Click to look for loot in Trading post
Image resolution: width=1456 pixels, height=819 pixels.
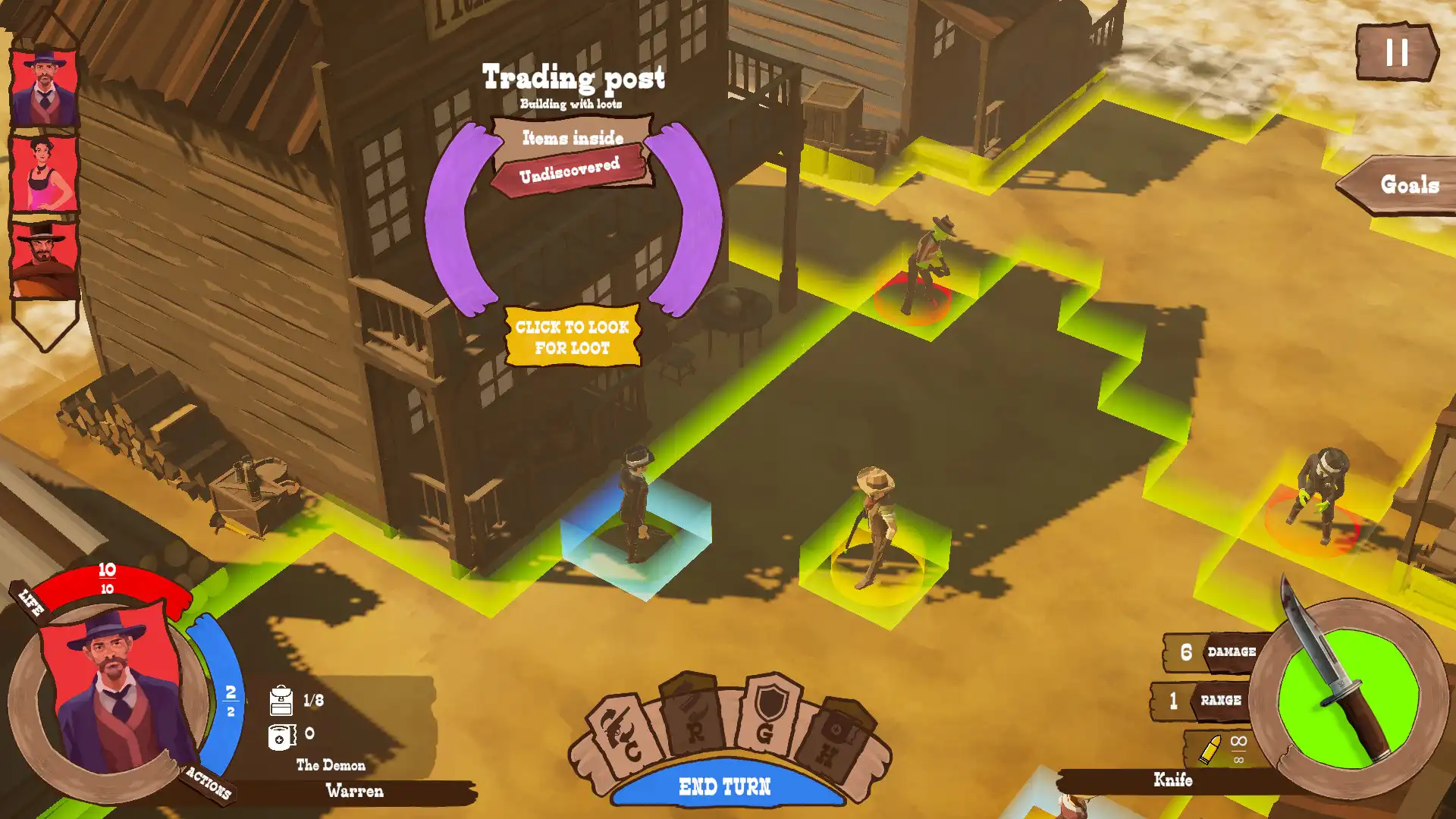(572, 338)
